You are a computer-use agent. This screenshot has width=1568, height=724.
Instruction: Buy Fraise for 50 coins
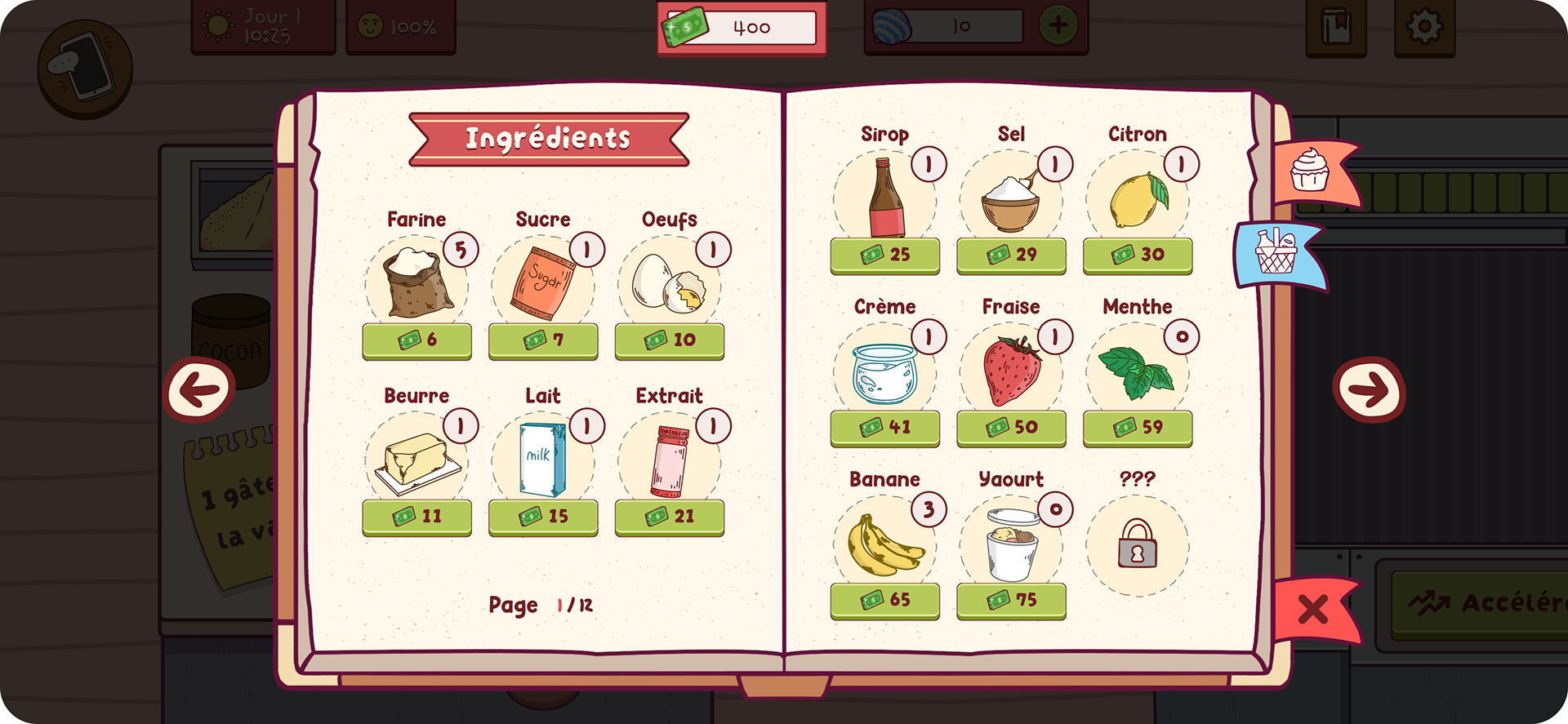click(x=1011, y=428)
